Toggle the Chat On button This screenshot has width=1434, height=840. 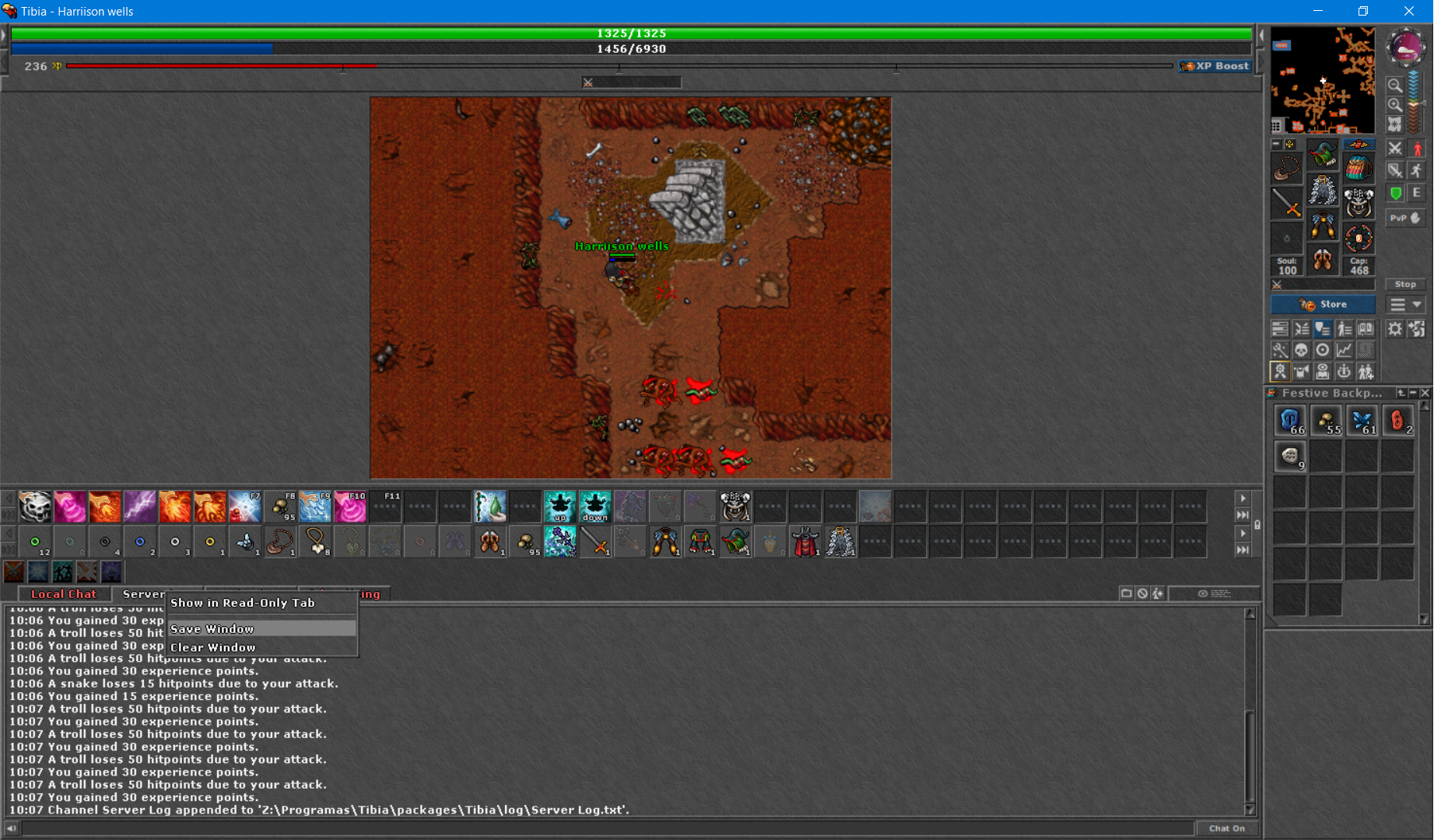point(1227,828)
